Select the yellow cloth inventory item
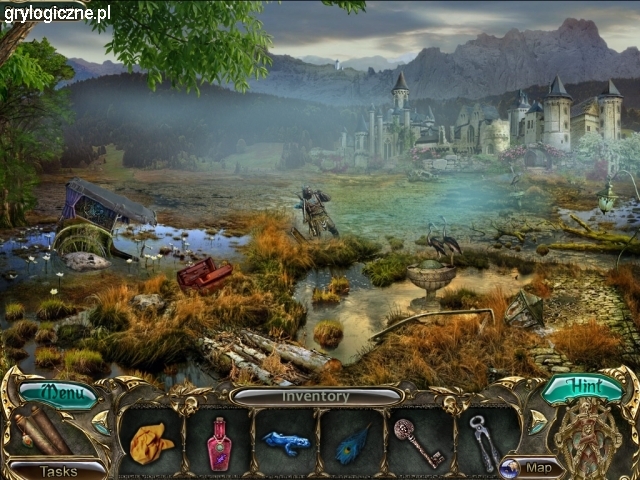Screen dimensions: 640x480 click(151, 442)
